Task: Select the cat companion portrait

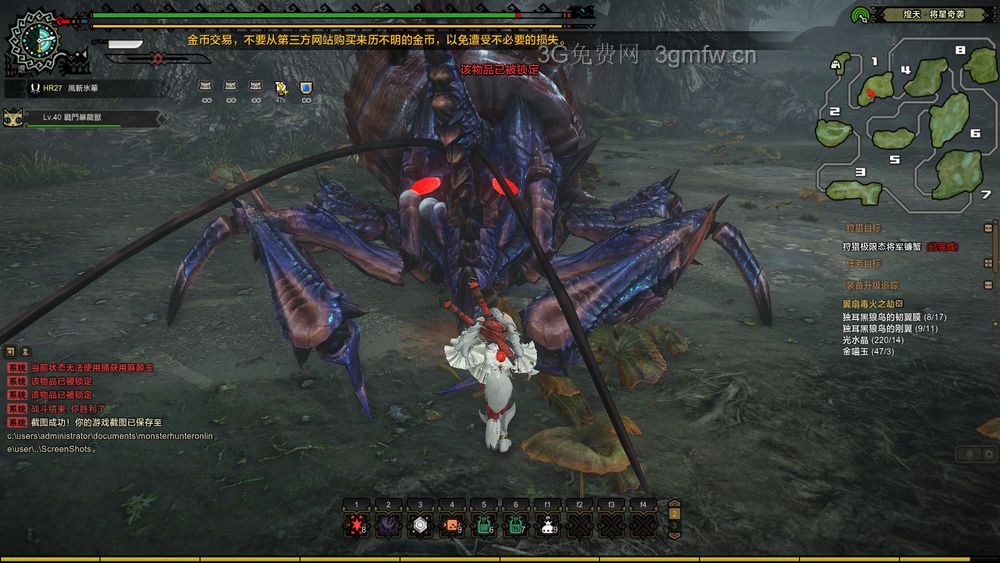Action: pos(14,118)
